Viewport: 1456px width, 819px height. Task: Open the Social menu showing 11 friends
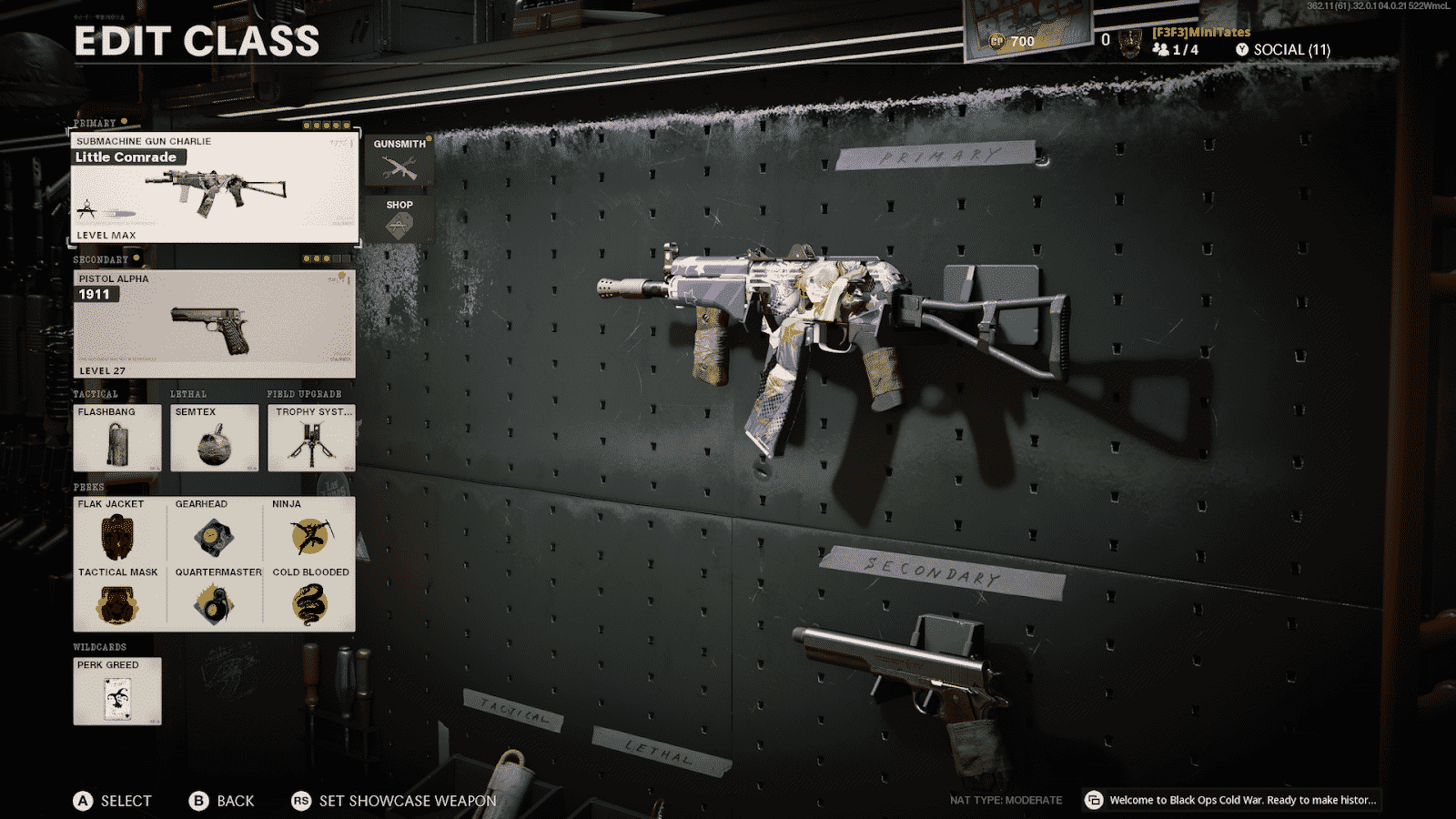[1283, 49]
